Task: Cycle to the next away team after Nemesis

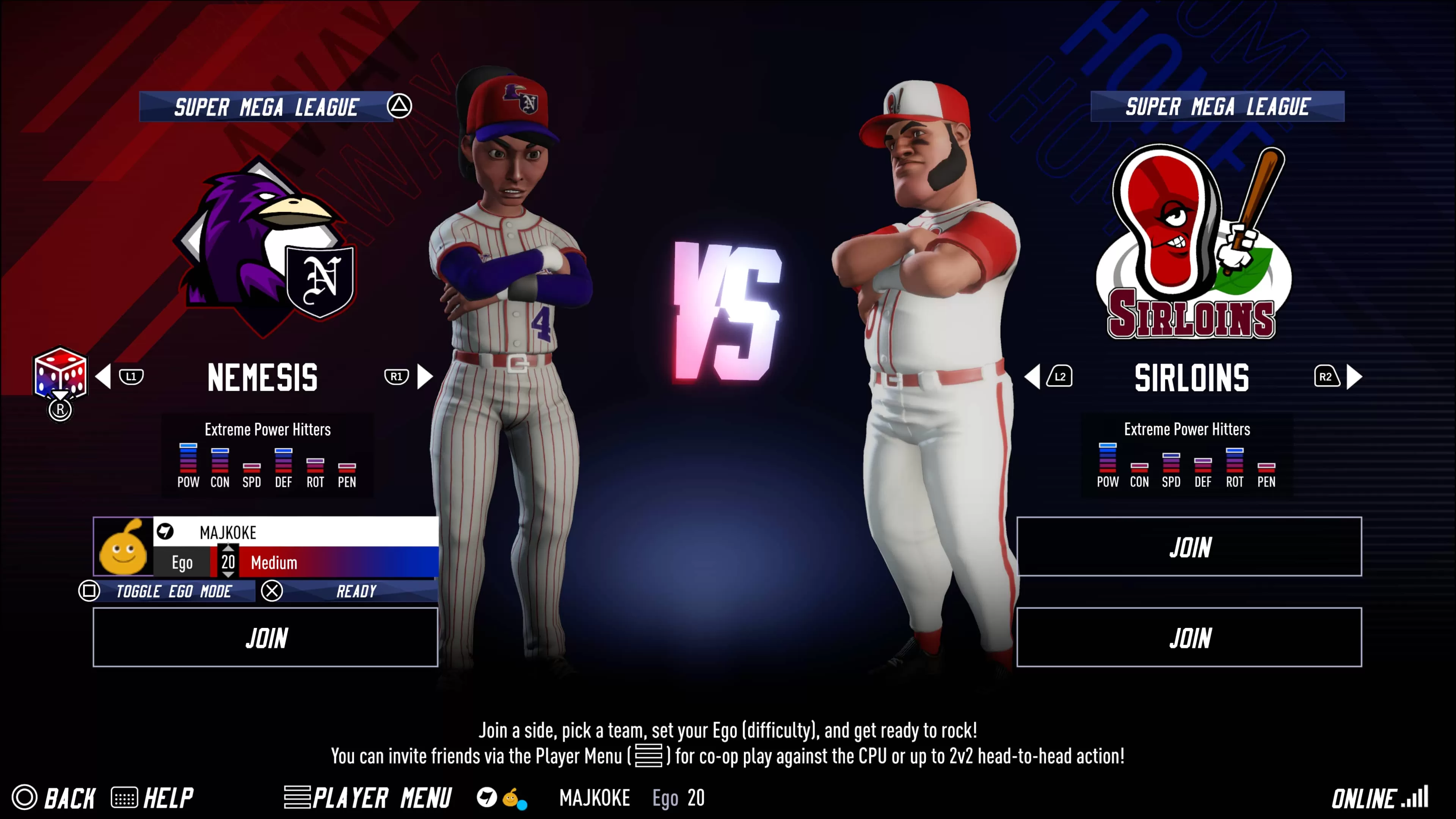Action: (425, 377)
